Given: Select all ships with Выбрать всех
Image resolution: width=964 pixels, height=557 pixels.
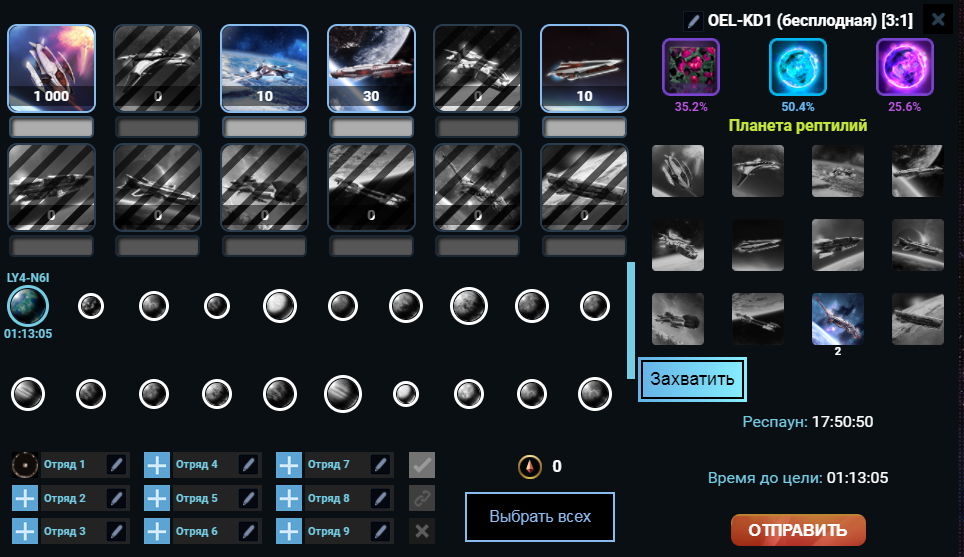Looking at the screenshot, I should point(539,517).
